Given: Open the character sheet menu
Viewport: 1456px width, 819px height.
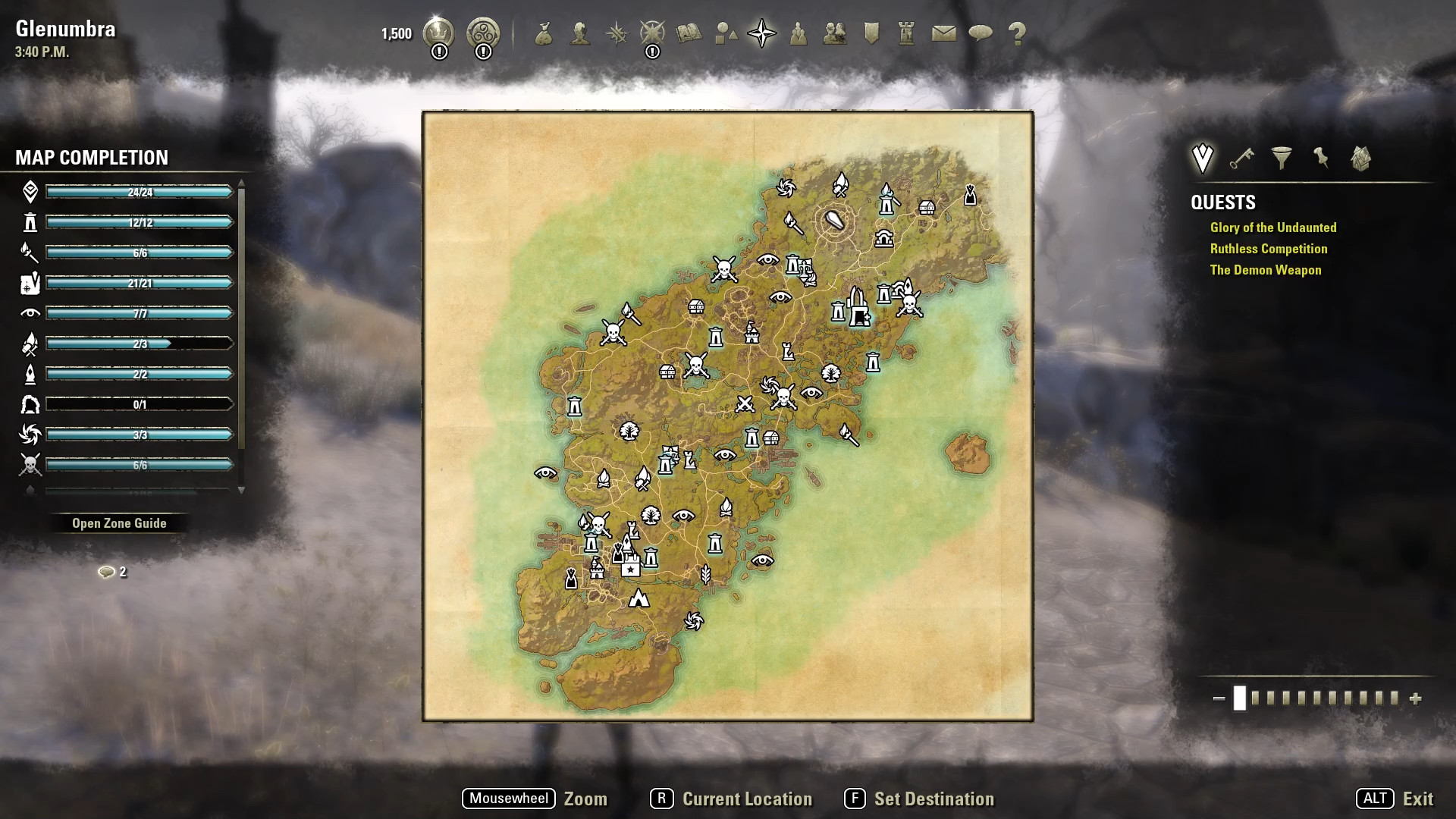Looking at the screenshot, I should click(580, 33).
